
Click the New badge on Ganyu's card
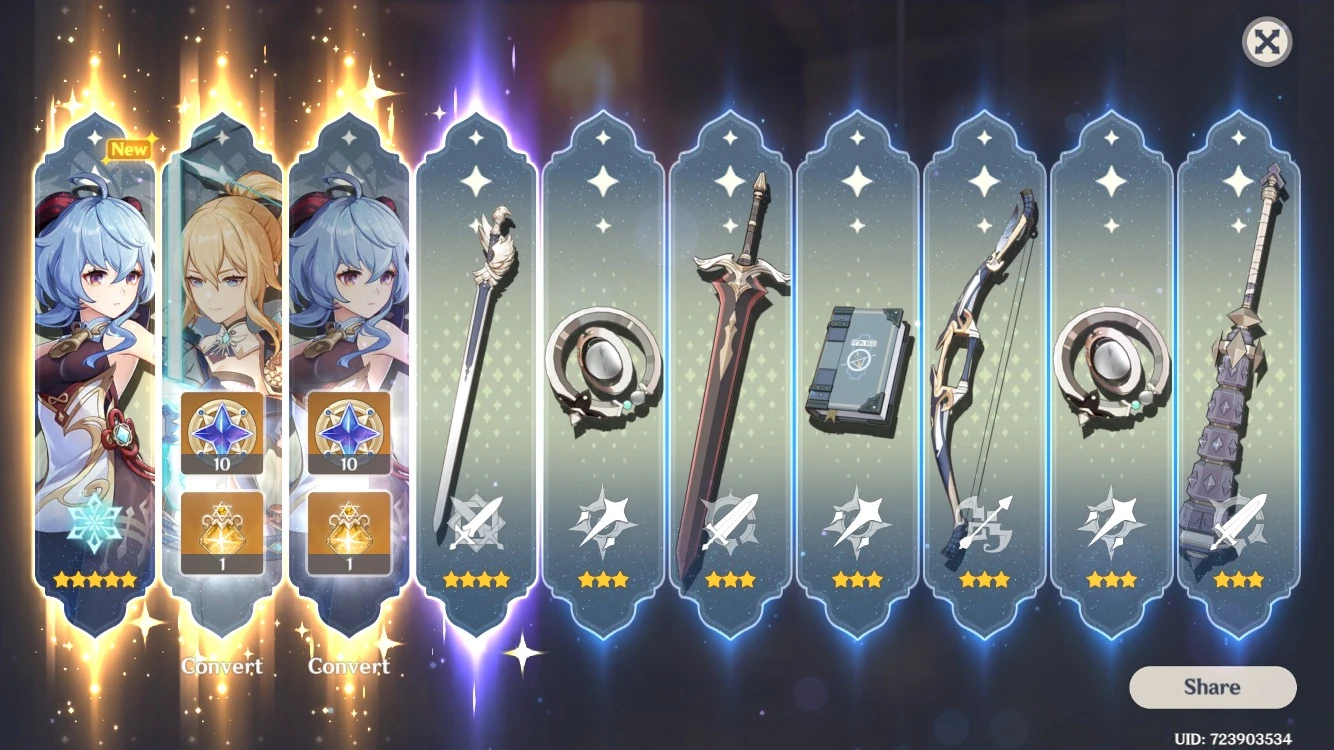[x=128, y=148]
